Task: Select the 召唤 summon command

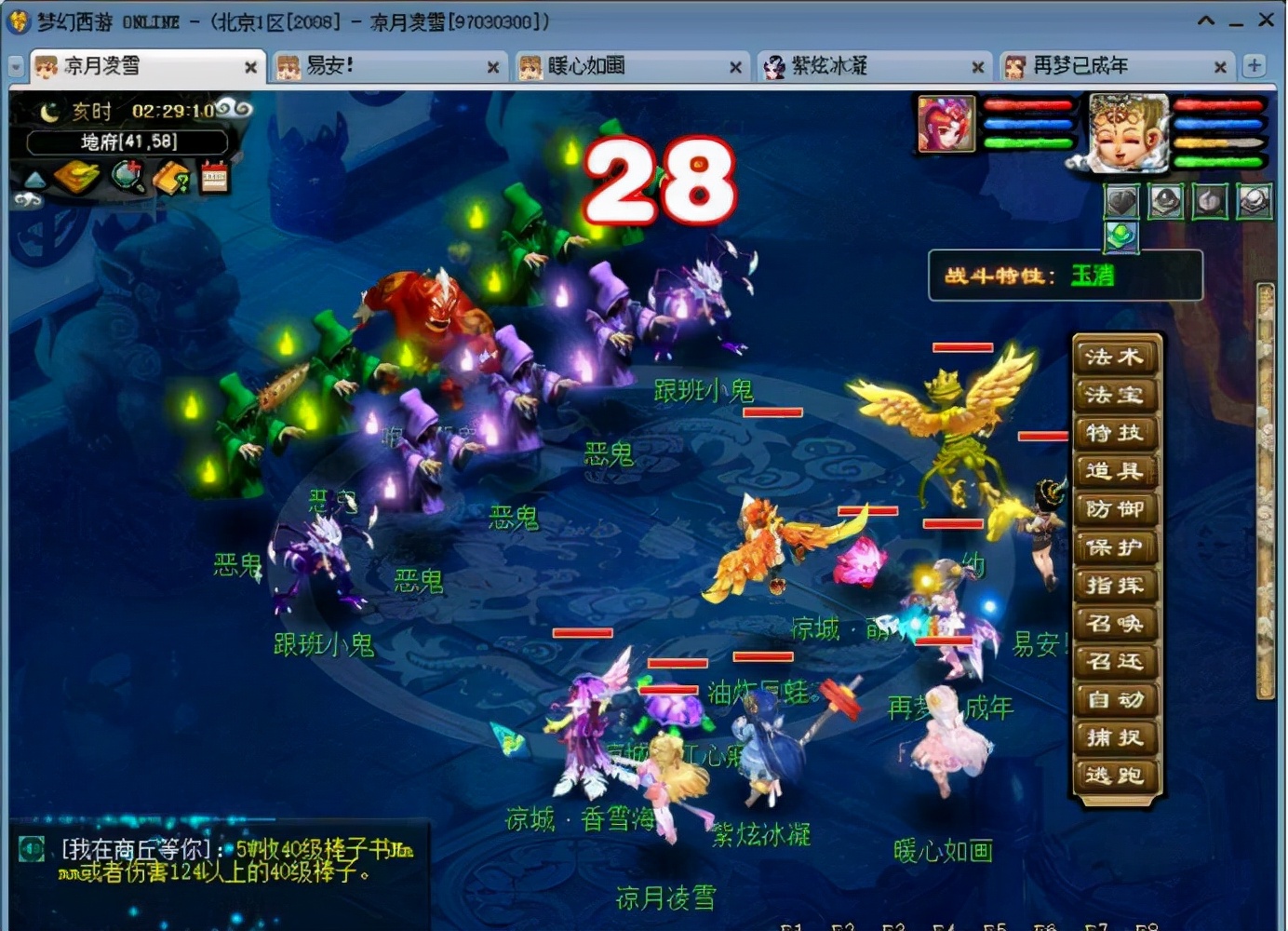Action: point(1115,624)
